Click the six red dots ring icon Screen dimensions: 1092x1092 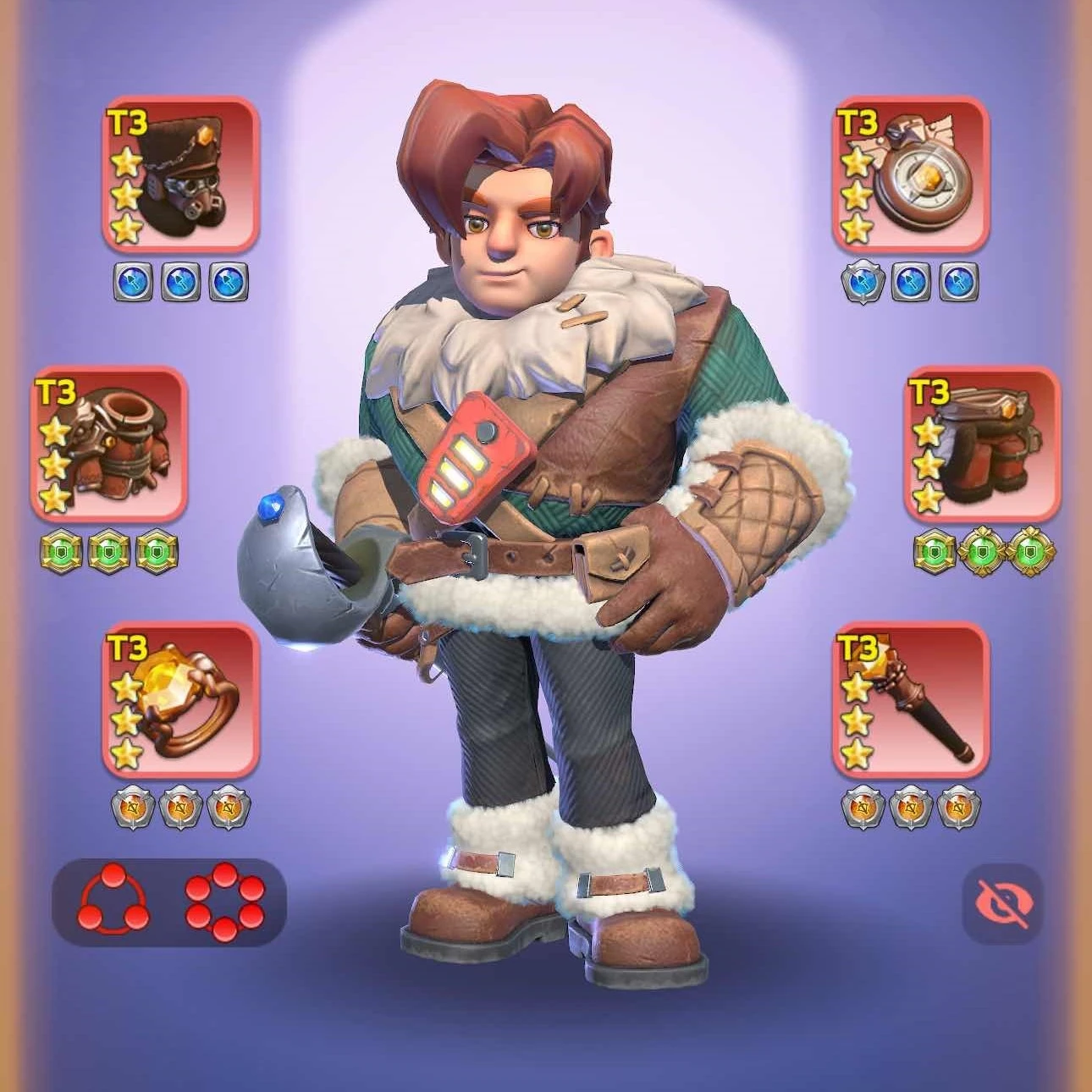pyautogui.click(x=224, y=902)
